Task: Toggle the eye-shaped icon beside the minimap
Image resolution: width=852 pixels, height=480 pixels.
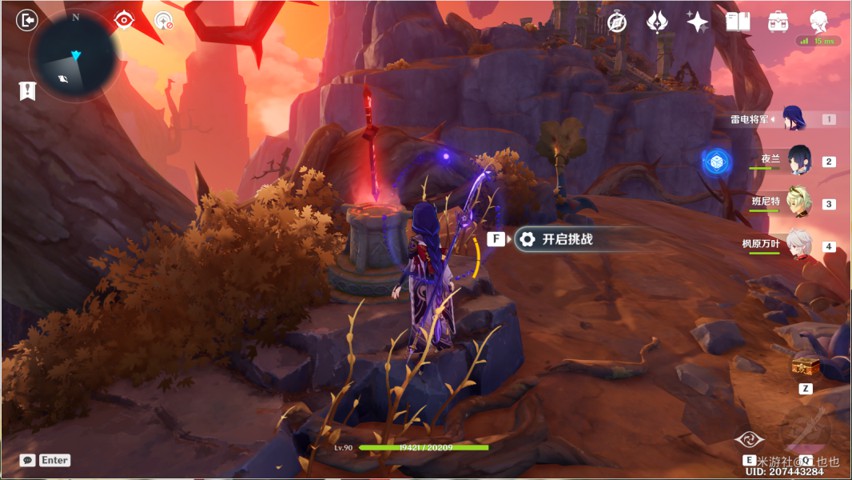Action: 123,20
